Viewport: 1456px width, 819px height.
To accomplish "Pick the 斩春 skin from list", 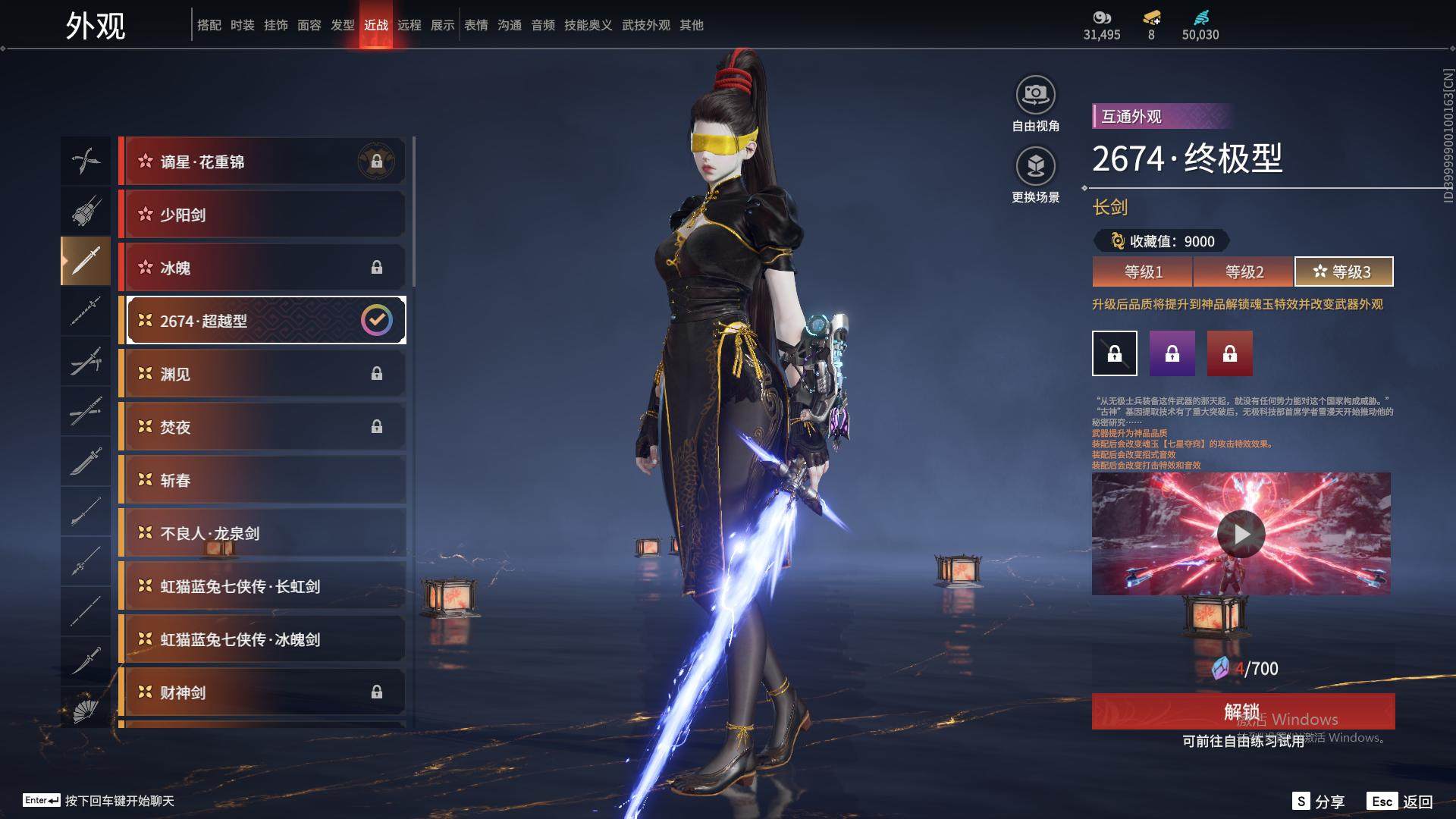I will (x=262, y=480).
